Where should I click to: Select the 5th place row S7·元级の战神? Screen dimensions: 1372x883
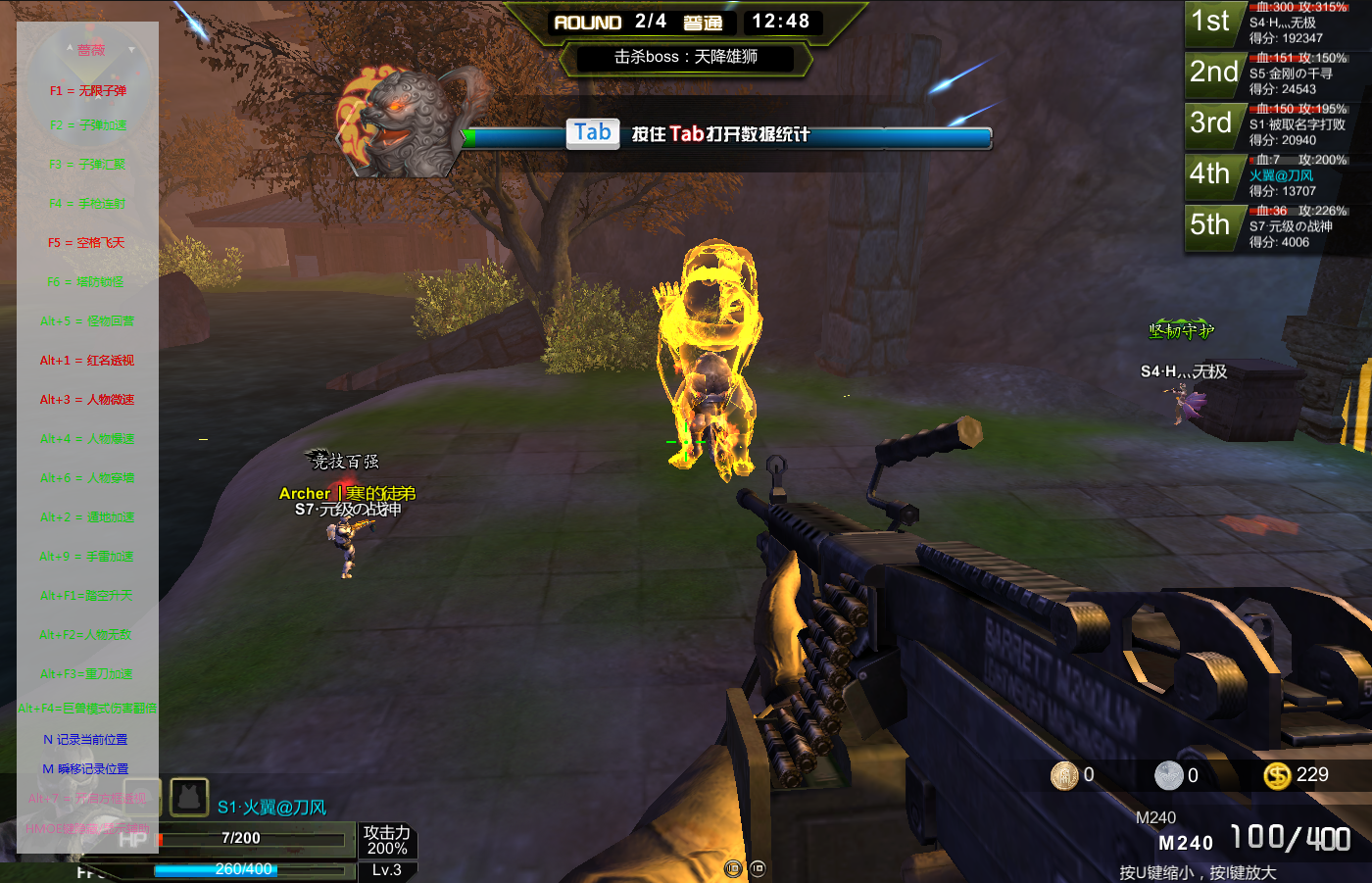[x=1278, y=227]
